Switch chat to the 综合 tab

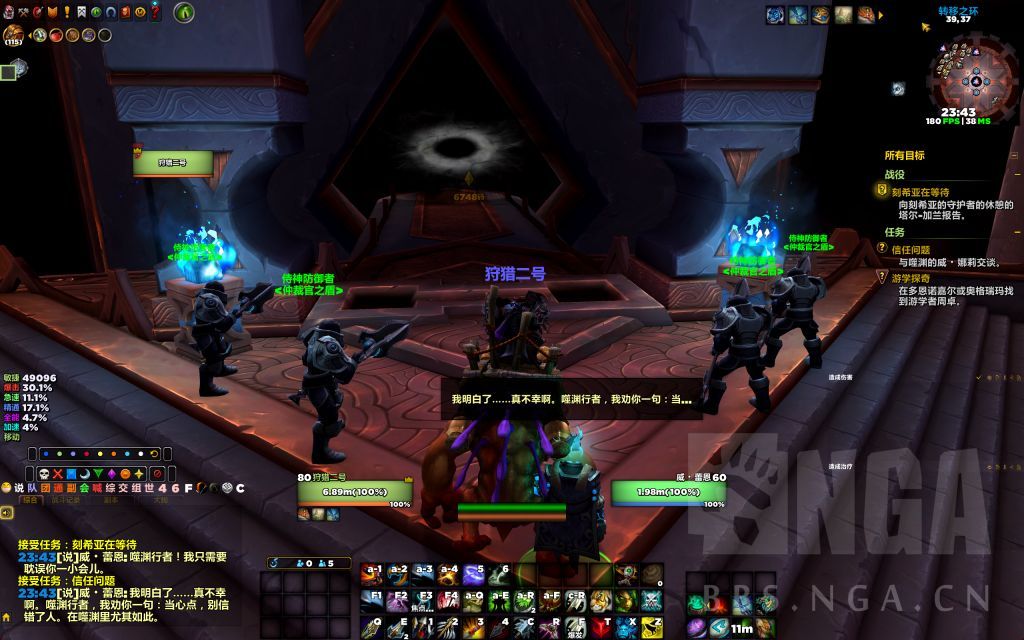(x=31, y=499)
